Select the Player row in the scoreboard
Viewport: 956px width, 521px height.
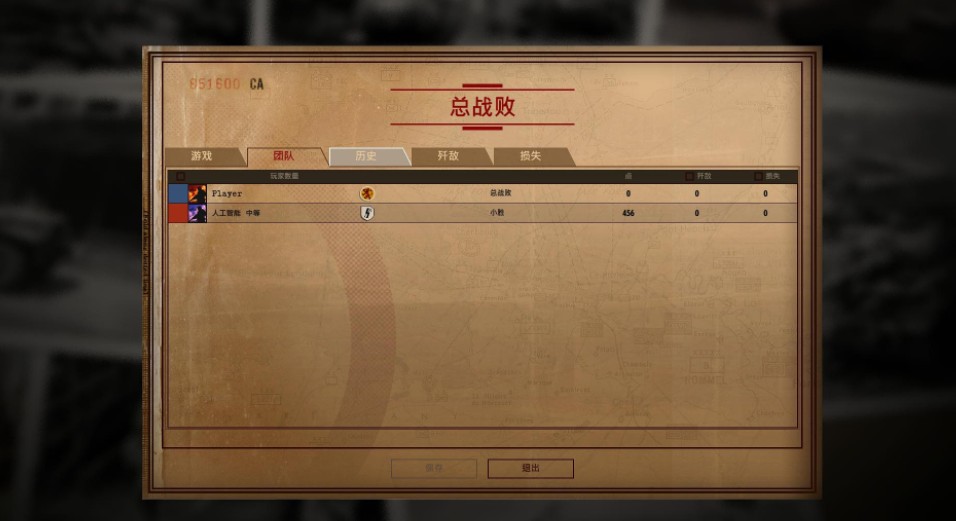[x=480, y=194]
